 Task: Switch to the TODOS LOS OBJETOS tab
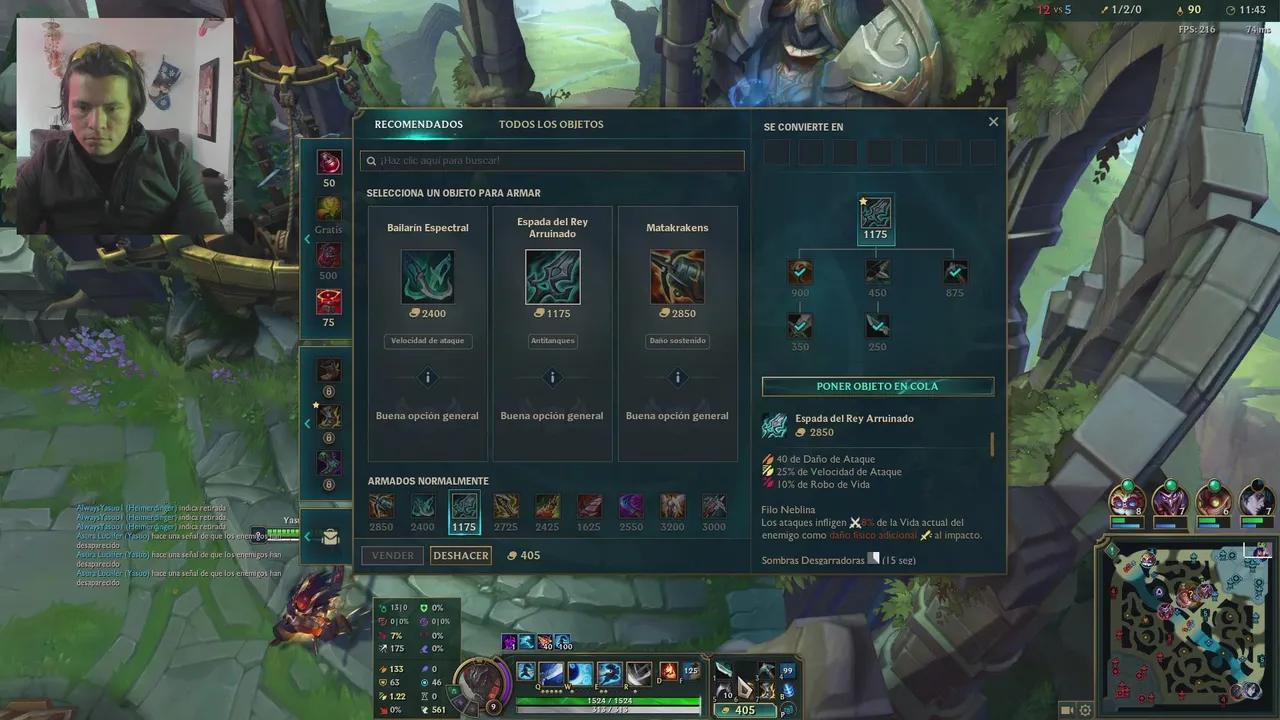coord(551,123)
